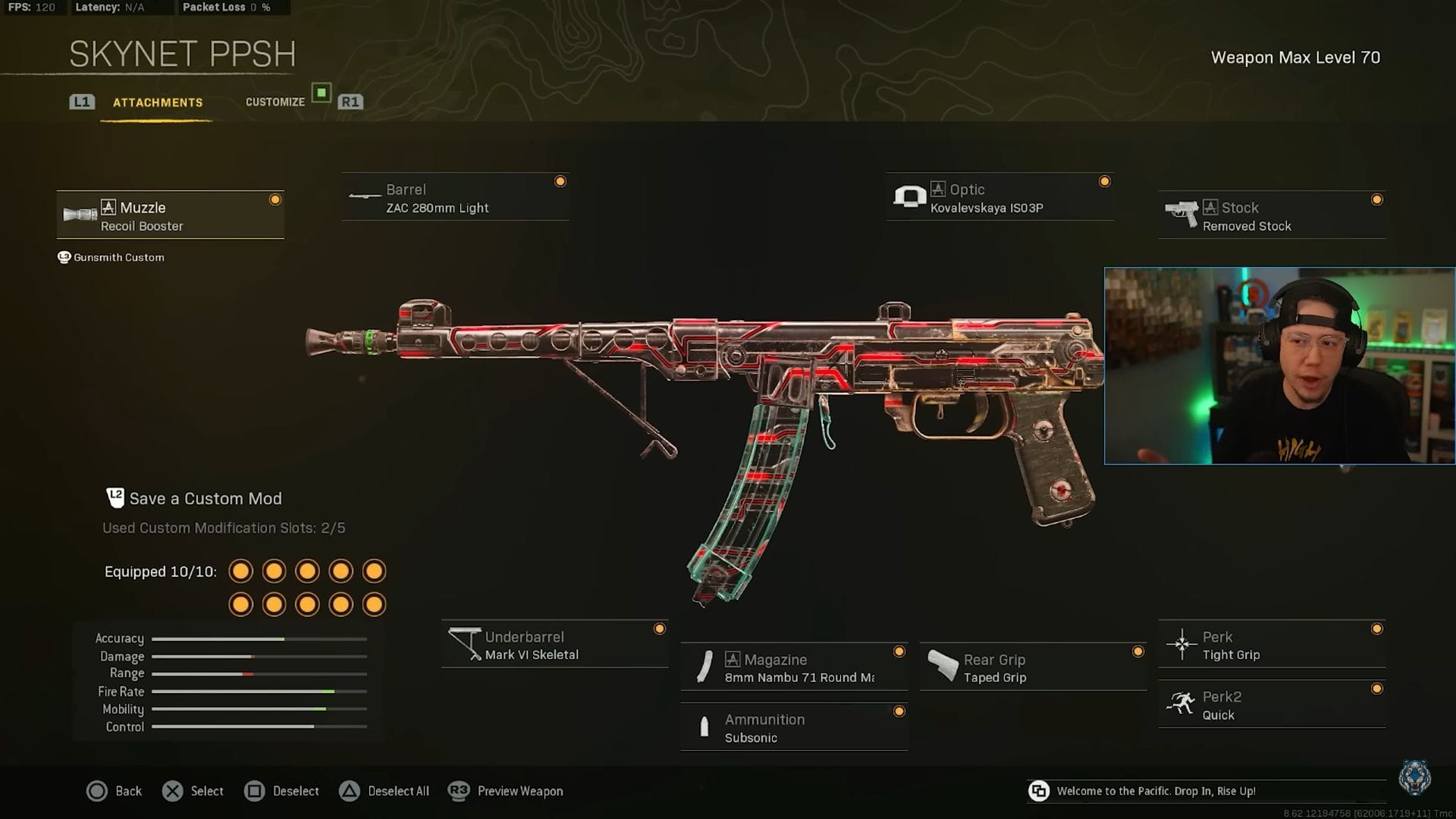Select Preview Weapon at the bottom
1456x819 pixels.
[x=519, y=791]
